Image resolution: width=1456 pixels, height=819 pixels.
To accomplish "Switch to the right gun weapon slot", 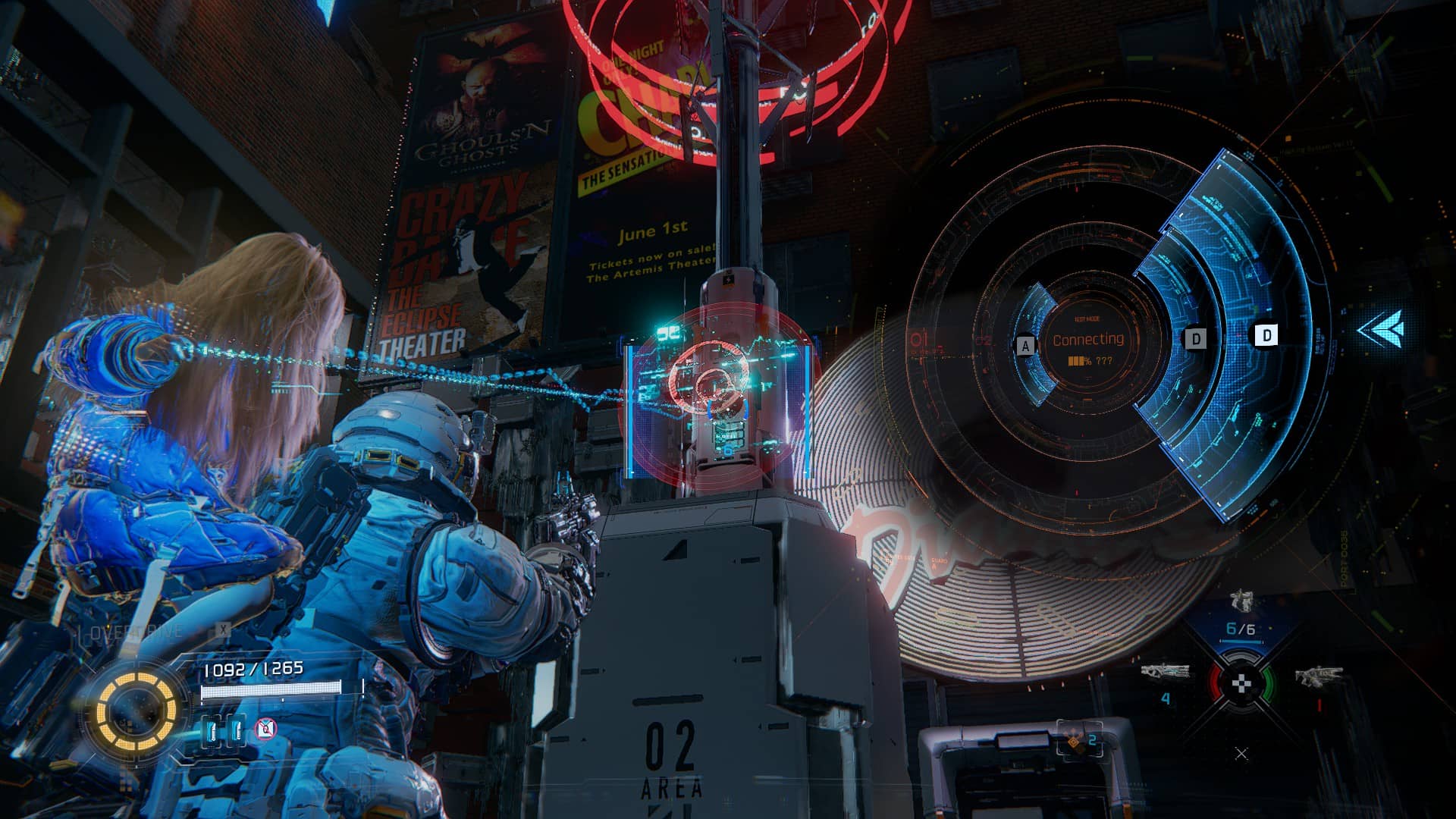I will 1319,677.
